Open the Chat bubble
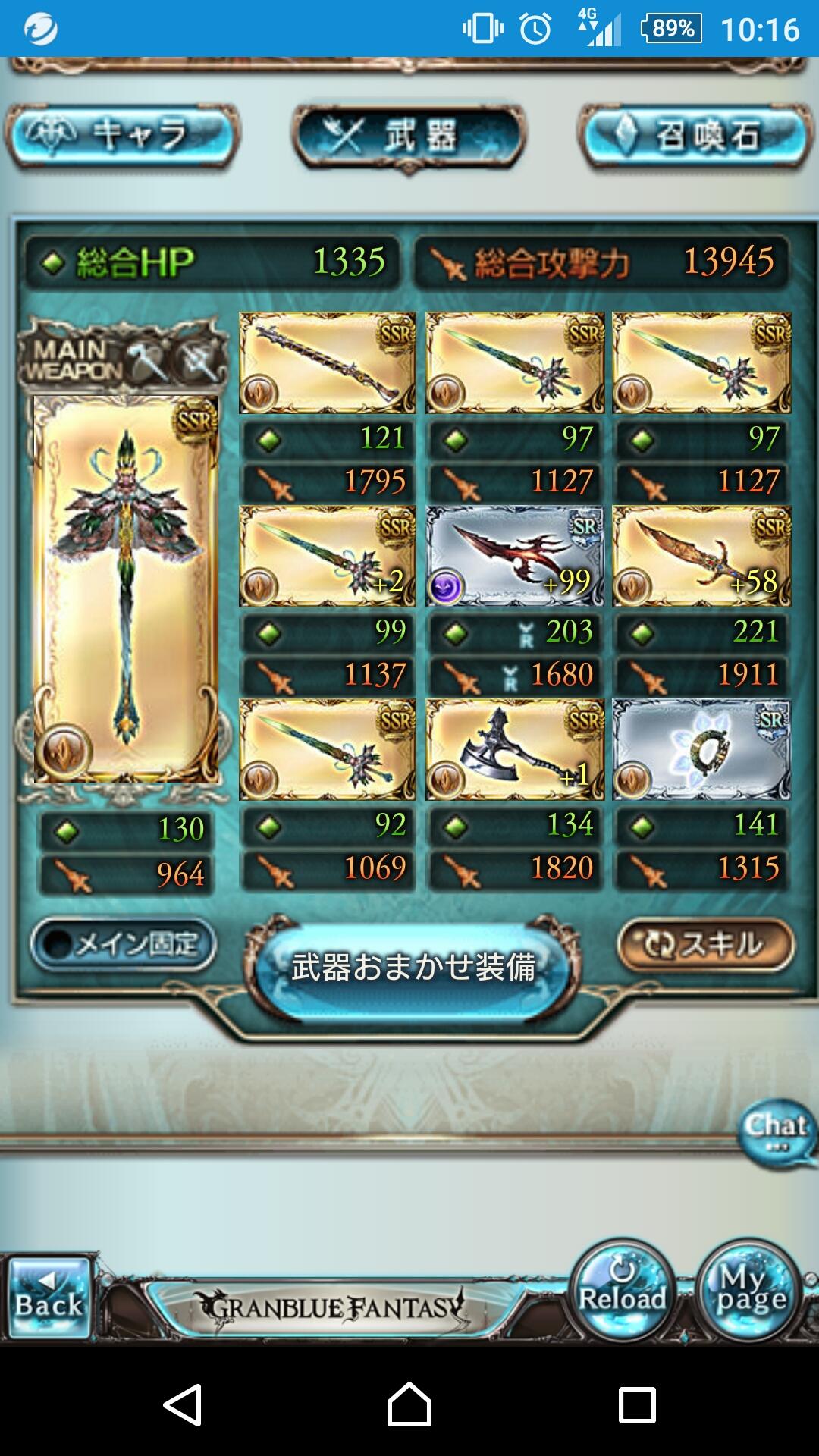Viewport: 819px width, 1456px height. [777, 1132]
